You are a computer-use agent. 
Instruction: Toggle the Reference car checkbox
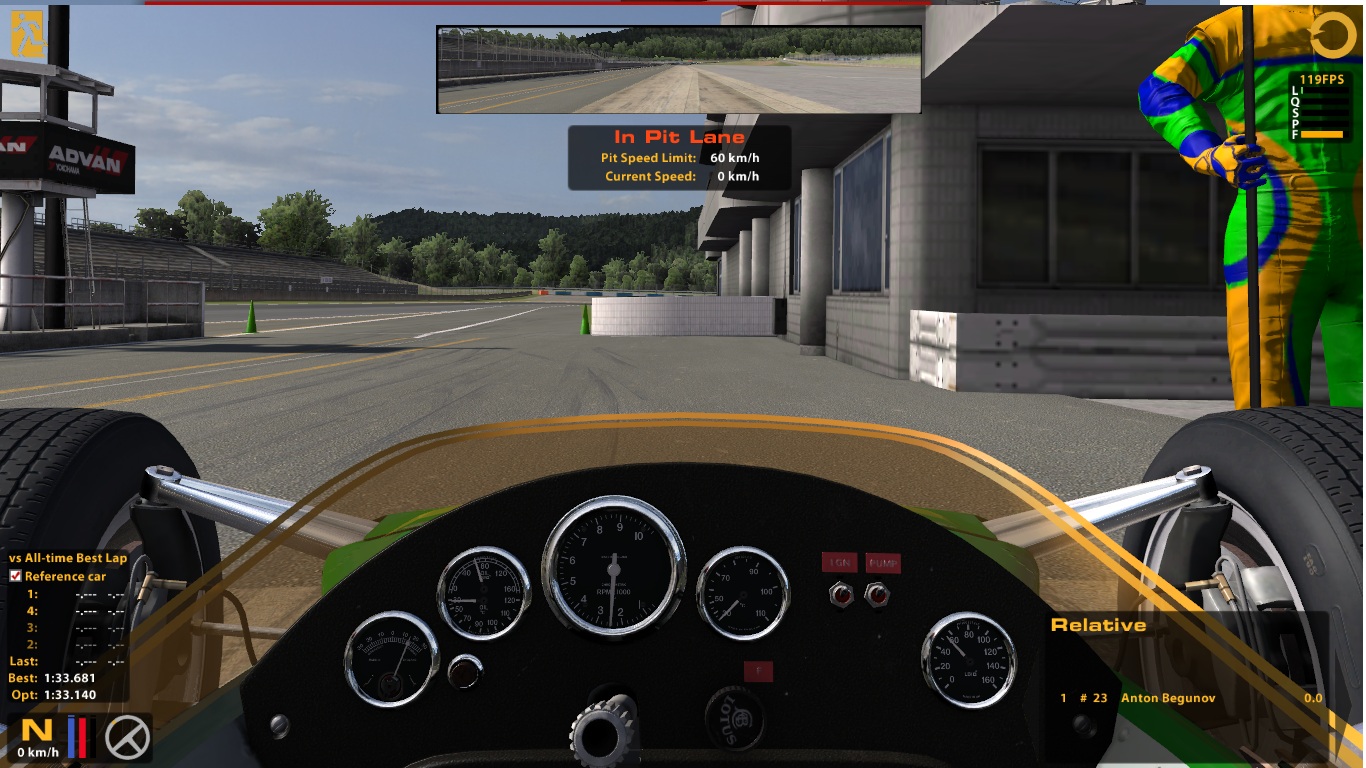pos(16,576)
